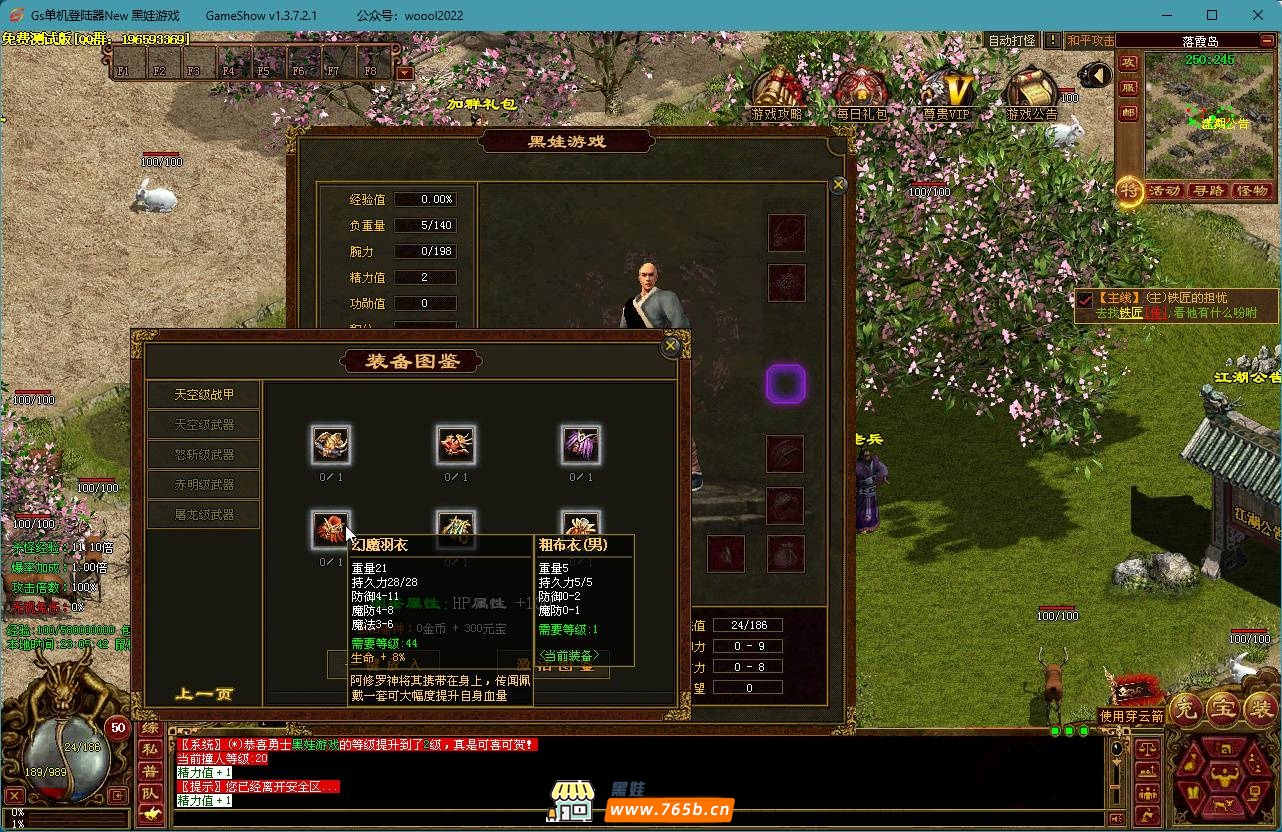Click the 使用穿云箭 button
The width and height of the screenshot is (1282, 832).
(x=1132, y=716)
